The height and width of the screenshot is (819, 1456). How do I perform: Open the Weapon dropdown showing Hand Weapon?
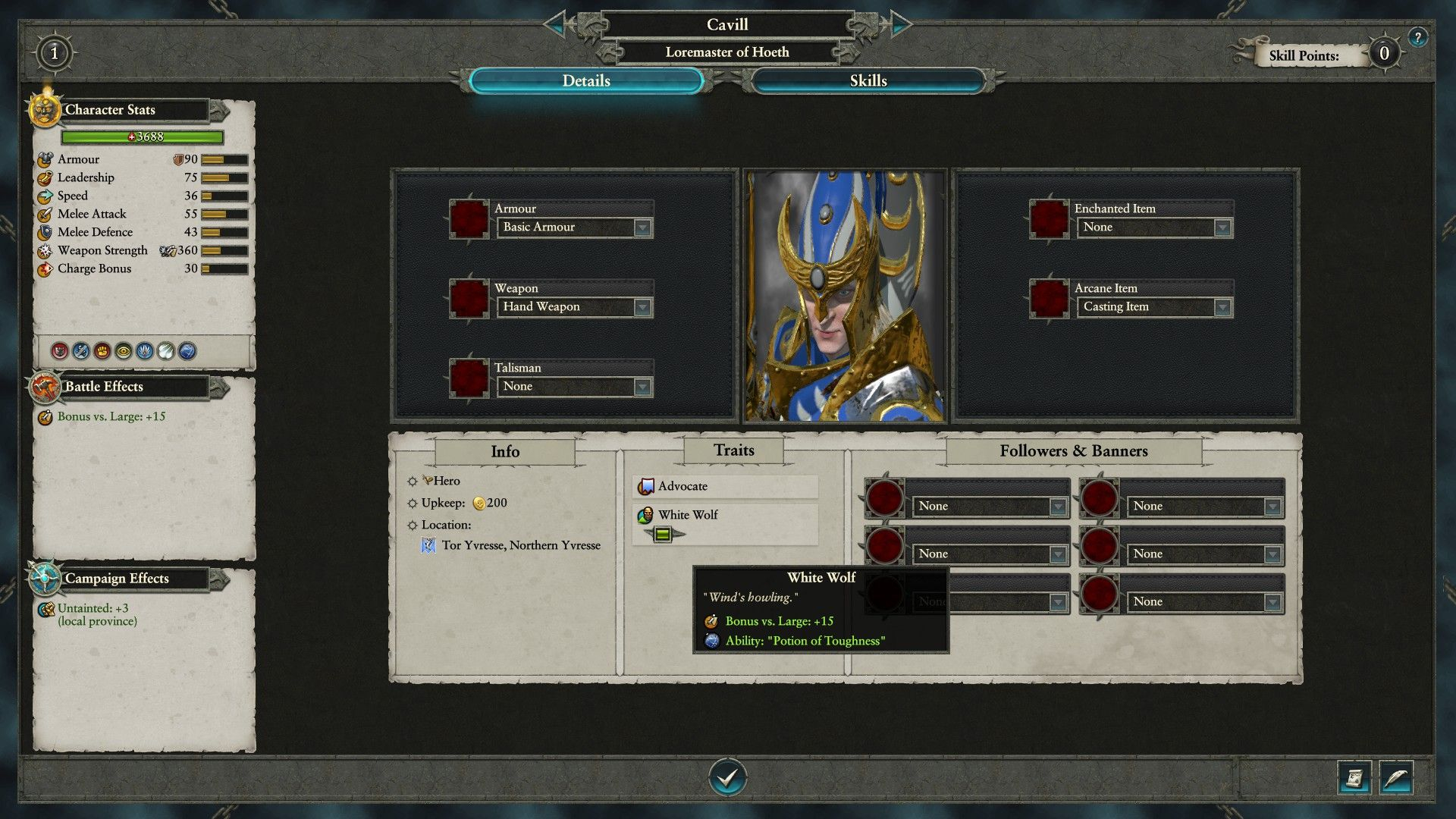642,307
